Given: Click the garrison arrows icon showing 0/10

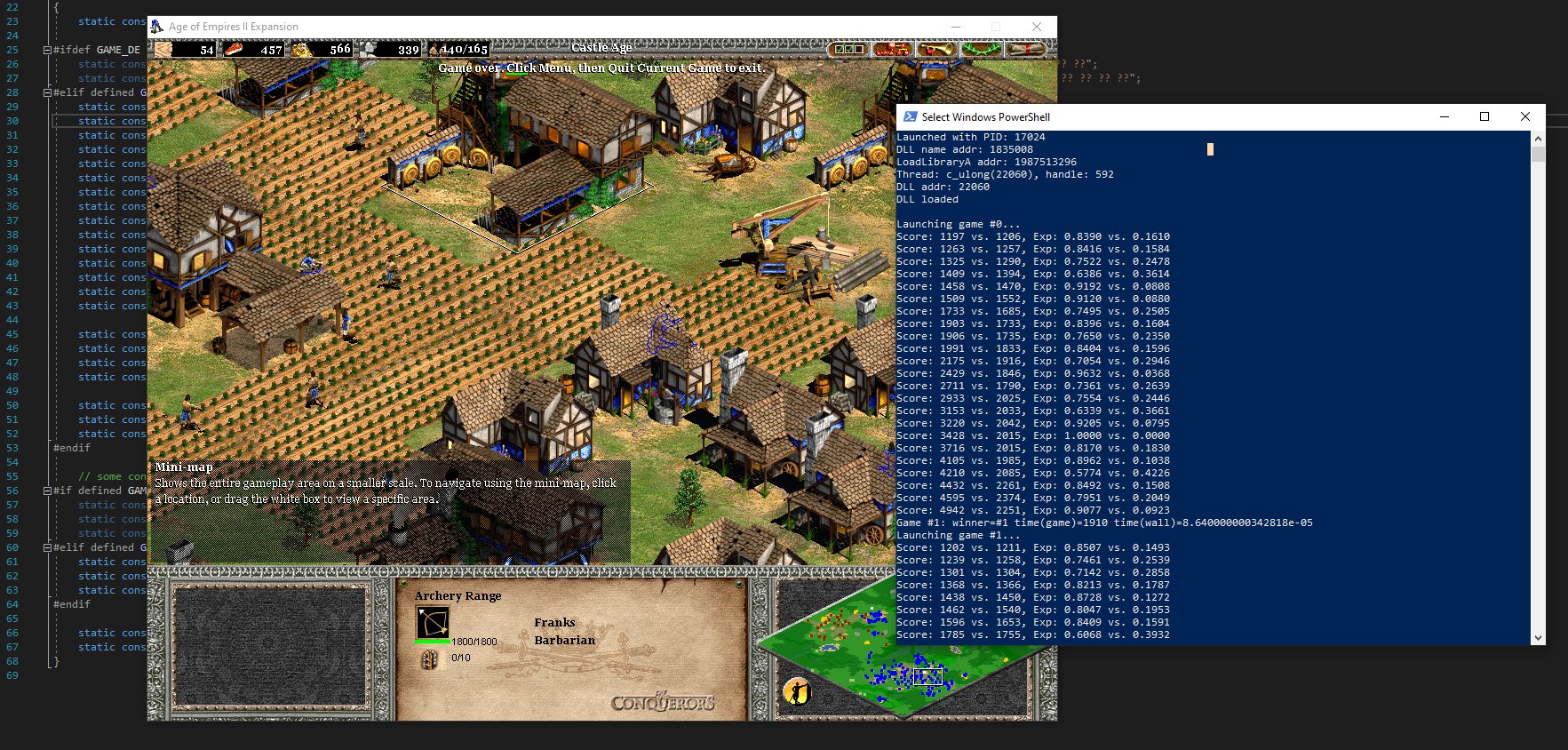Looking at the screenshot, I should pyautogui.click(x=430, y=659).
